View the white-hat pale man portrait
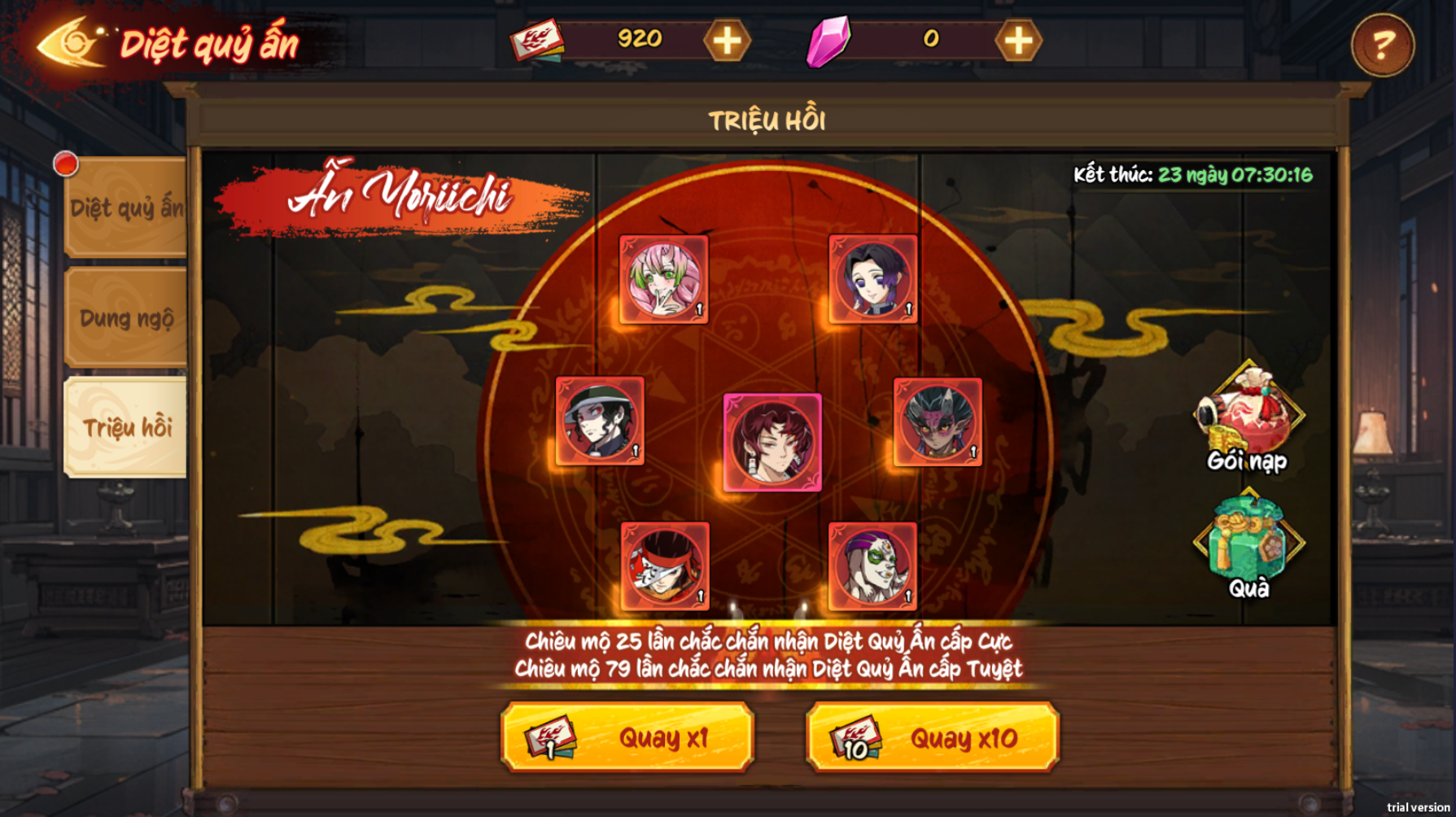The height and width of the screenshot is (817, 1456). tap(600, 421)
